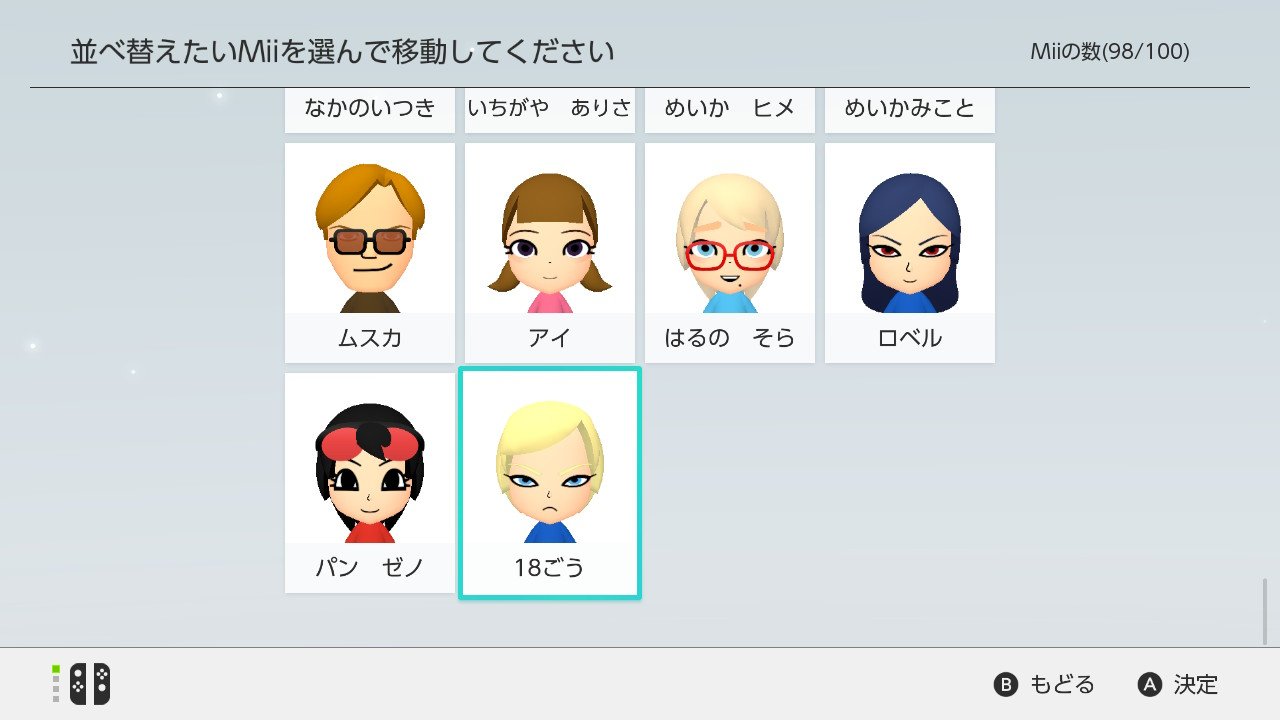This screenshot has width=1280, height=720.
Task: Click the name label ムスカ
Action: tap(369, 338)
